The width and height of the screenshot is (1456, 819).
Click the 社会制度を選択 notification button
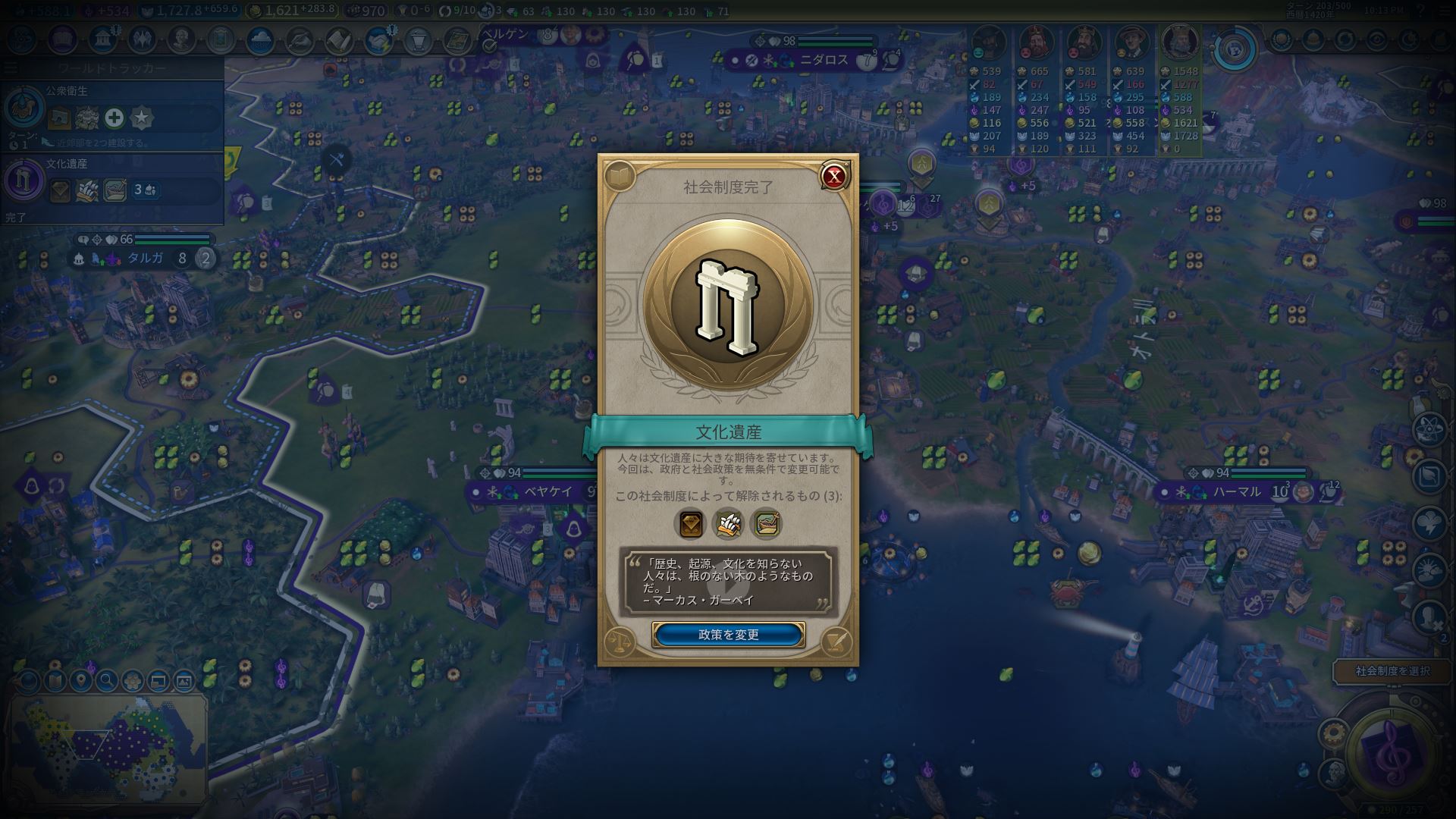pyautogui.click(x=1392, y=671)
